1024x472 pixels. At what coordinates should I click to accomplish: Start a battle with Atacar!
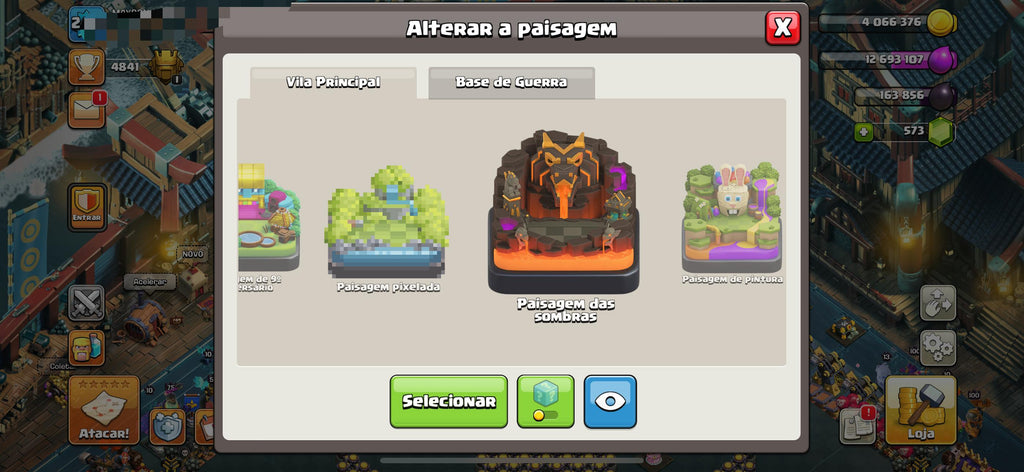[104, 410]
